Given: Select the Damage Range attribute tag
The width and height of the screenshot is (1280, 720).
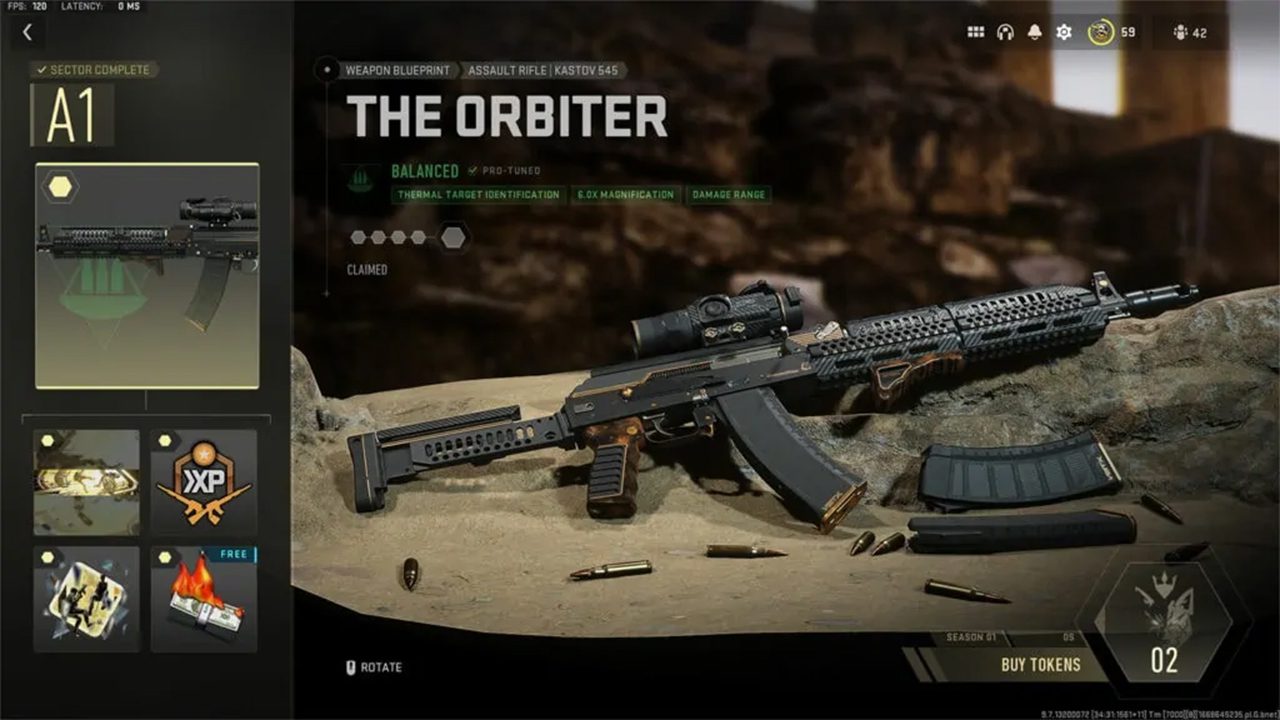Looking at the screenshot, I should (728, 195).
